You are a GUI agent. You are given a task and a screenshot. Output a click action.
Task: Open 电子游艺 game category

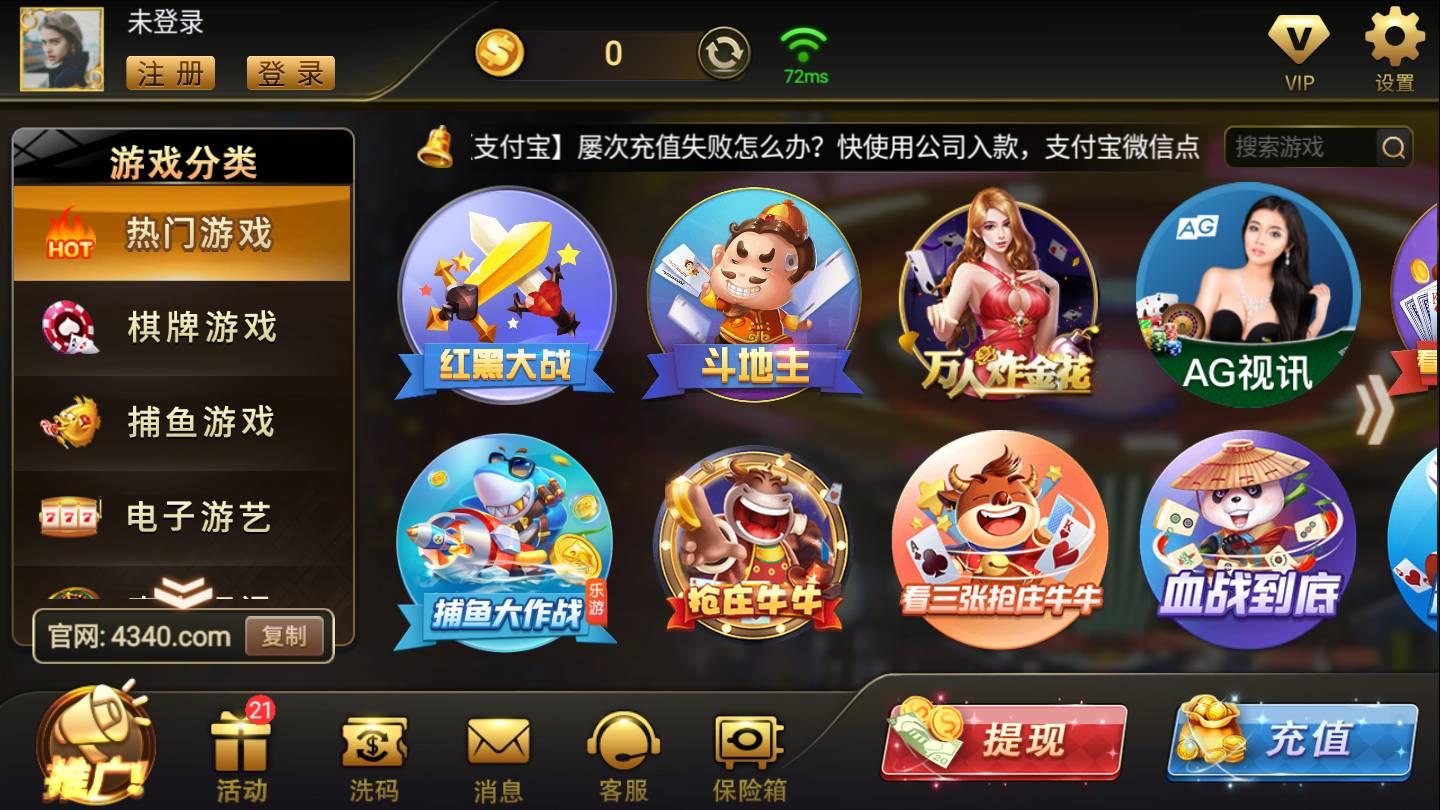tap(185, 516)
